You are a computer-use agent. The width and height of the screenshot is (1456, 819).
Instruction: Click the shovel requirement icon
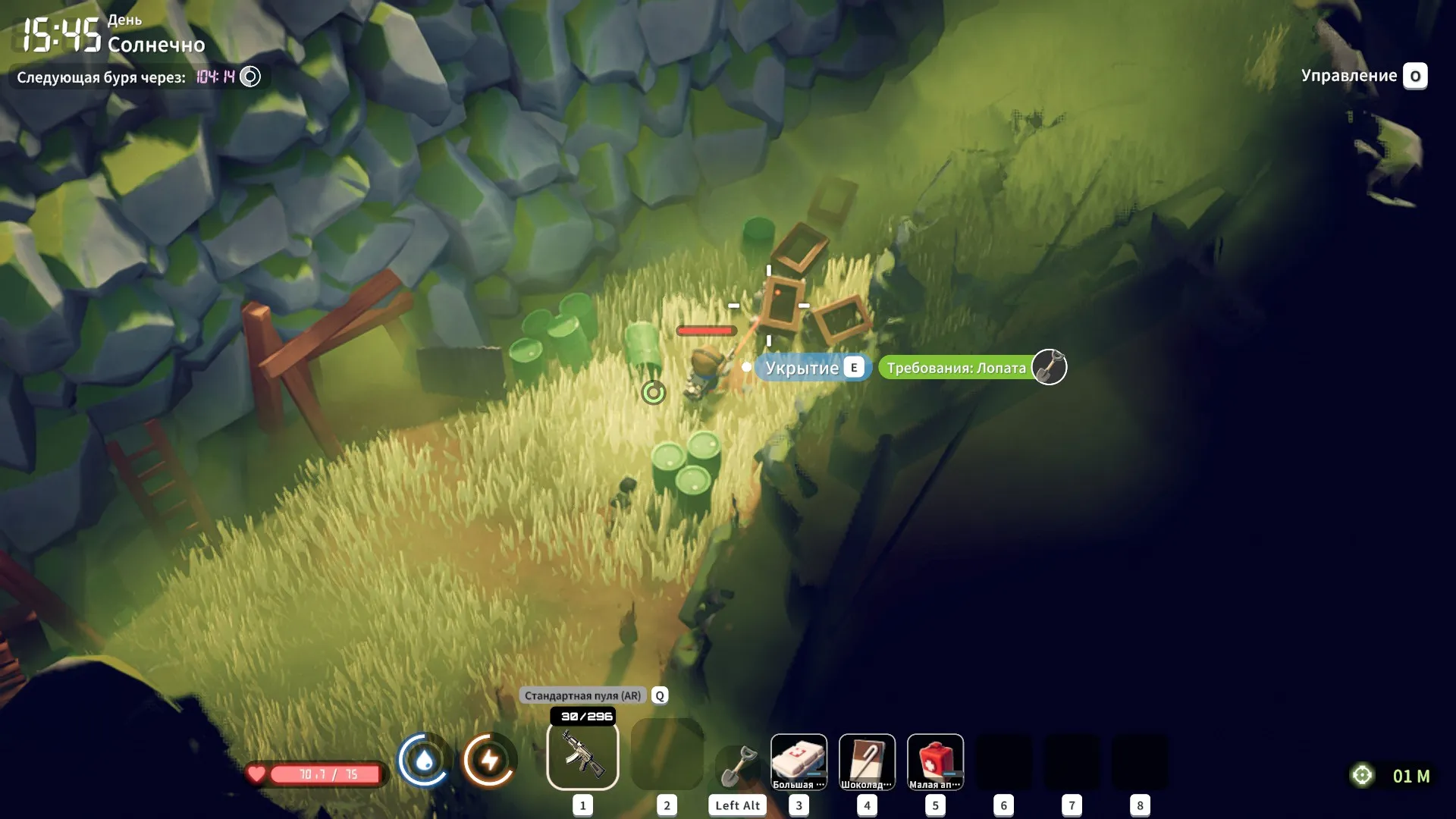[x=1050, y=367]
